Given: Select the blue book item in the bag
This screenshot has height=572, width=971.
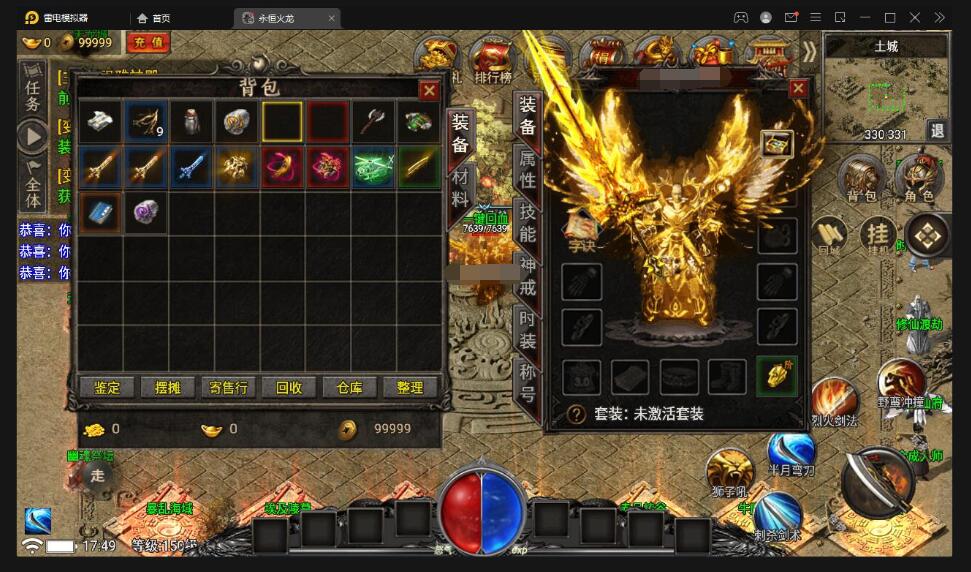Looking at the screenshot, I should coord(101,212).
